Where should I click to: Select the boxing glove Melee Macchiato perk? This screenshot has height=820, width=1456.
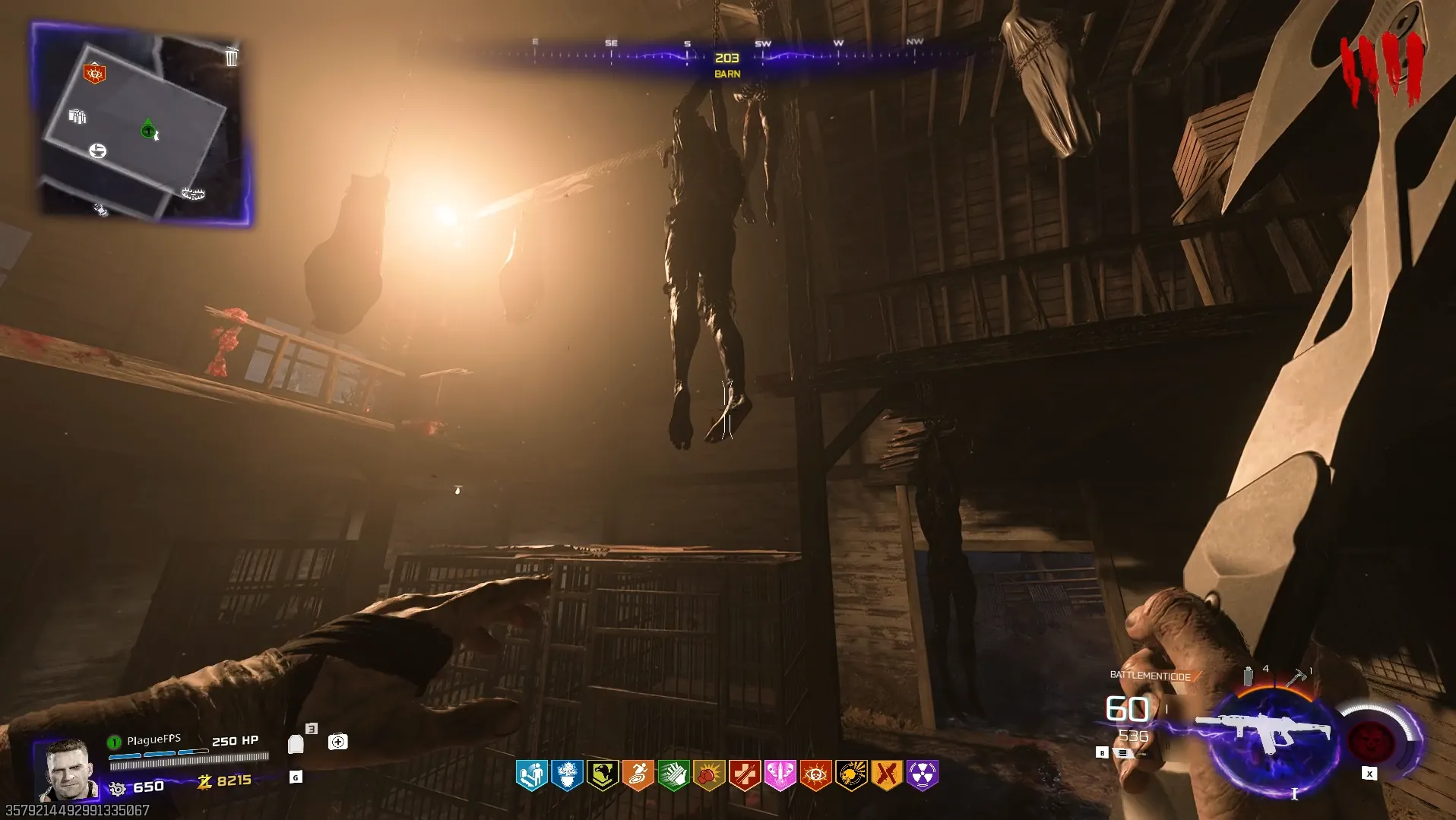coord(709,775)
